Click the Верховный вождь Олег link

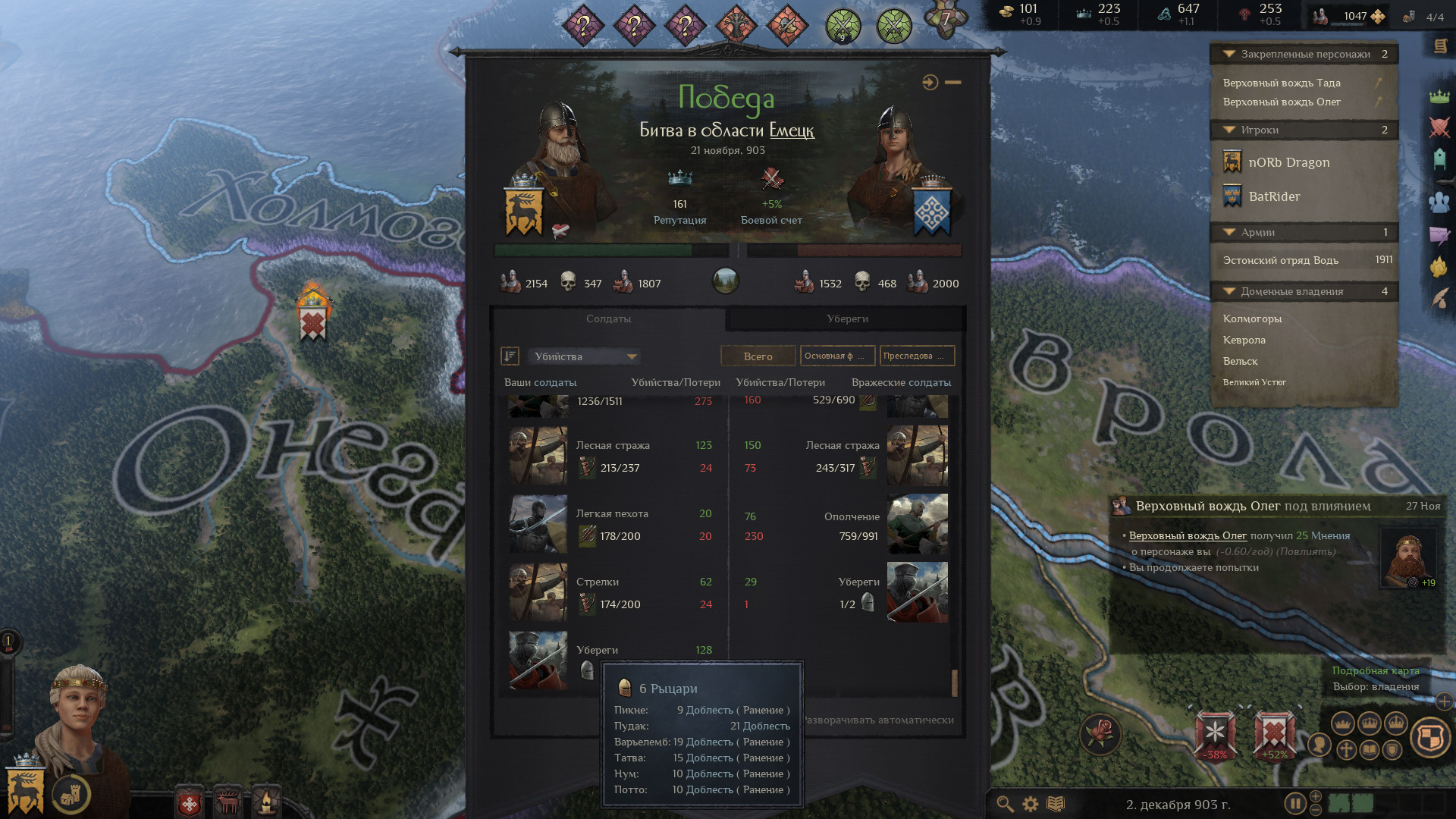coord(1187,535)
